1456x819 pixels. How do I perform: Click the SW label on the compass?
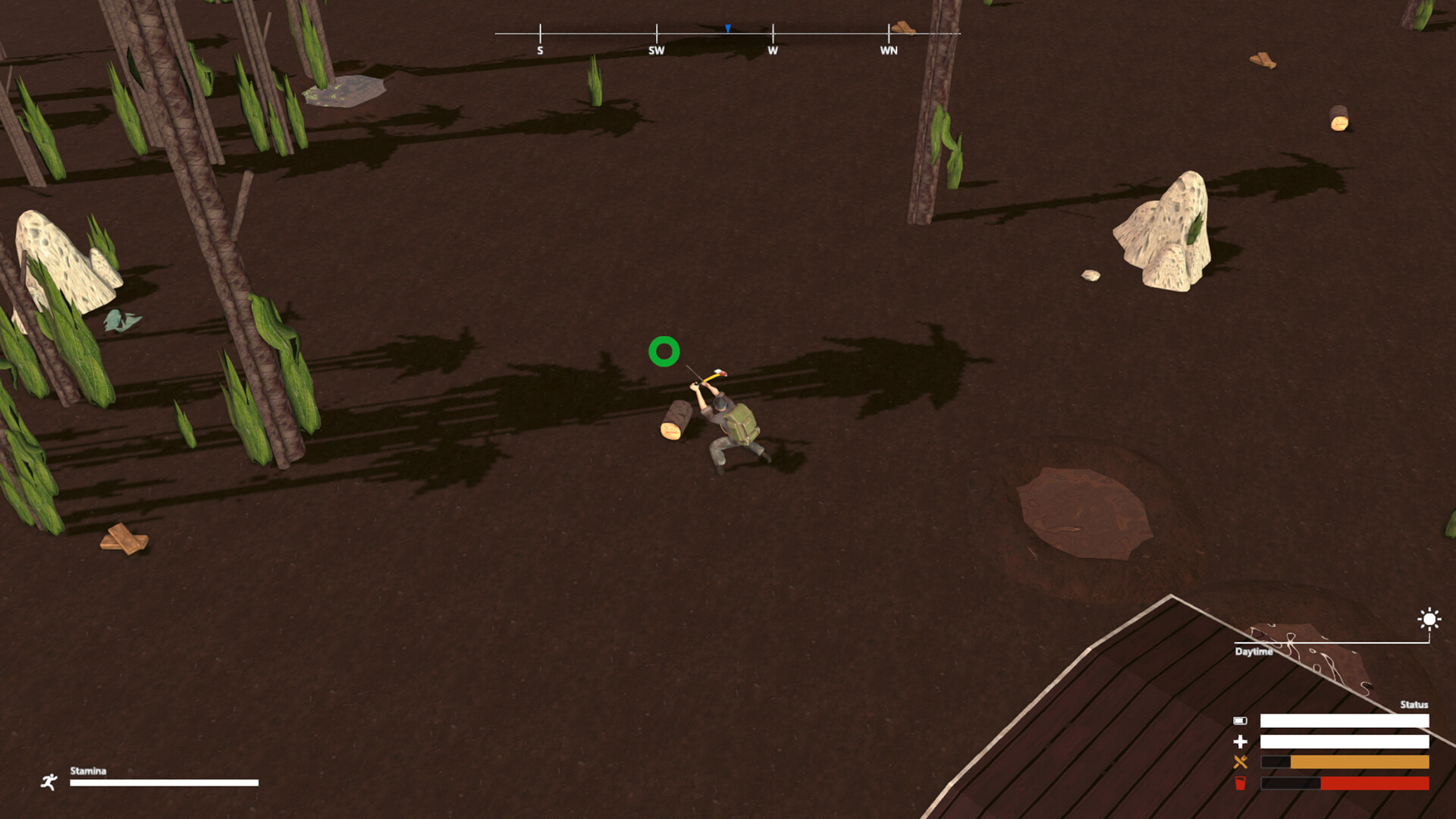point(655,50)
